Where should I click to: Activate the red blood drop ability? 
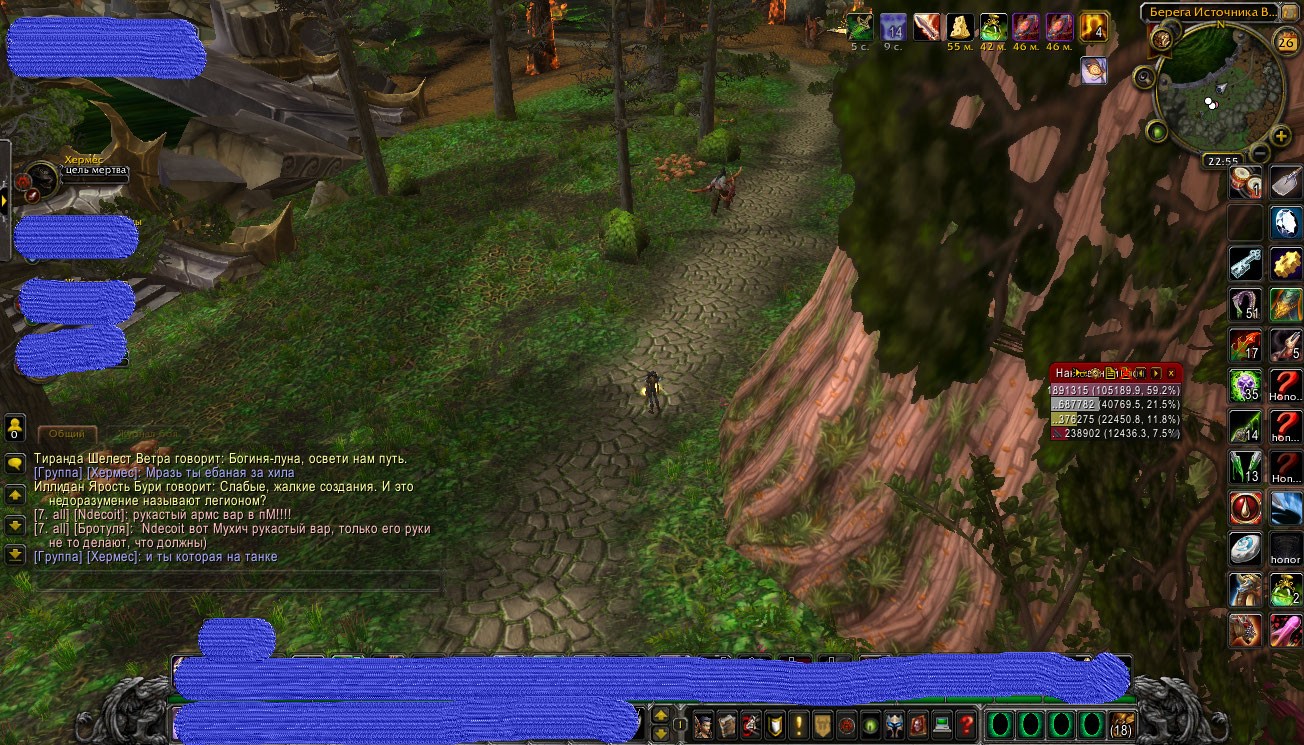click(1245, 508)
